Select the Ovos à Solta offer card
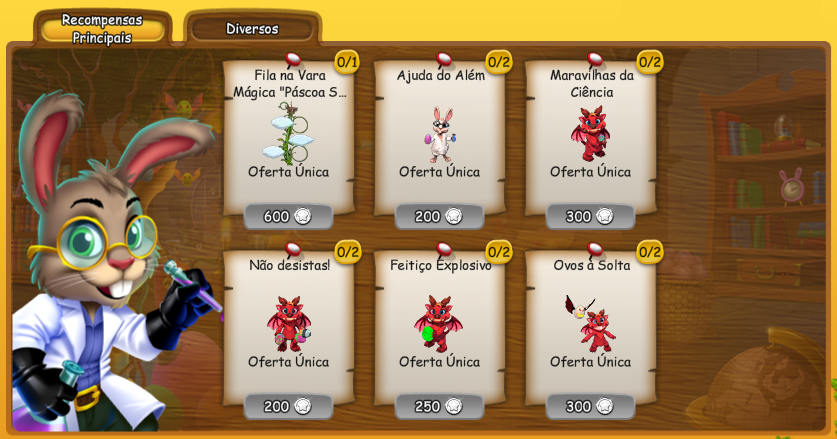837x439 pixels. tap(590, 323)
